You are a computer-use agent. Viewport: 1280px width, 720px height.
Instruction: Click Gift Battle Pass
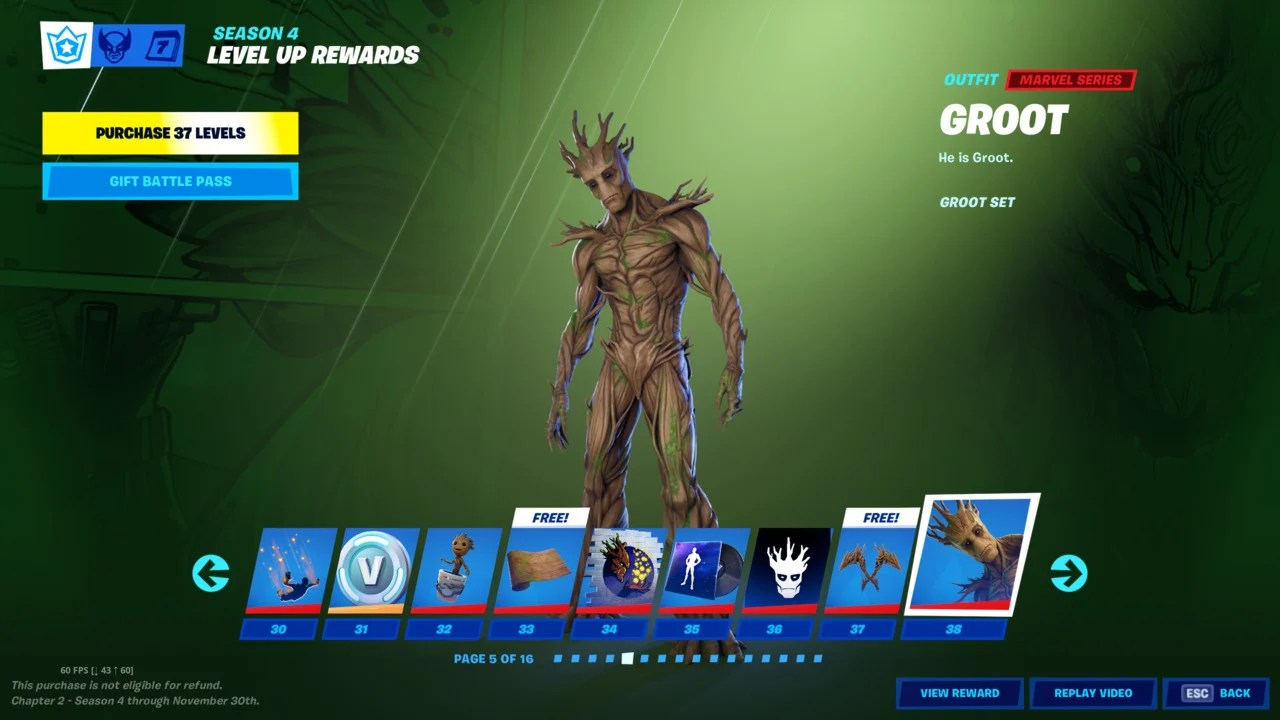click(169, 181)
